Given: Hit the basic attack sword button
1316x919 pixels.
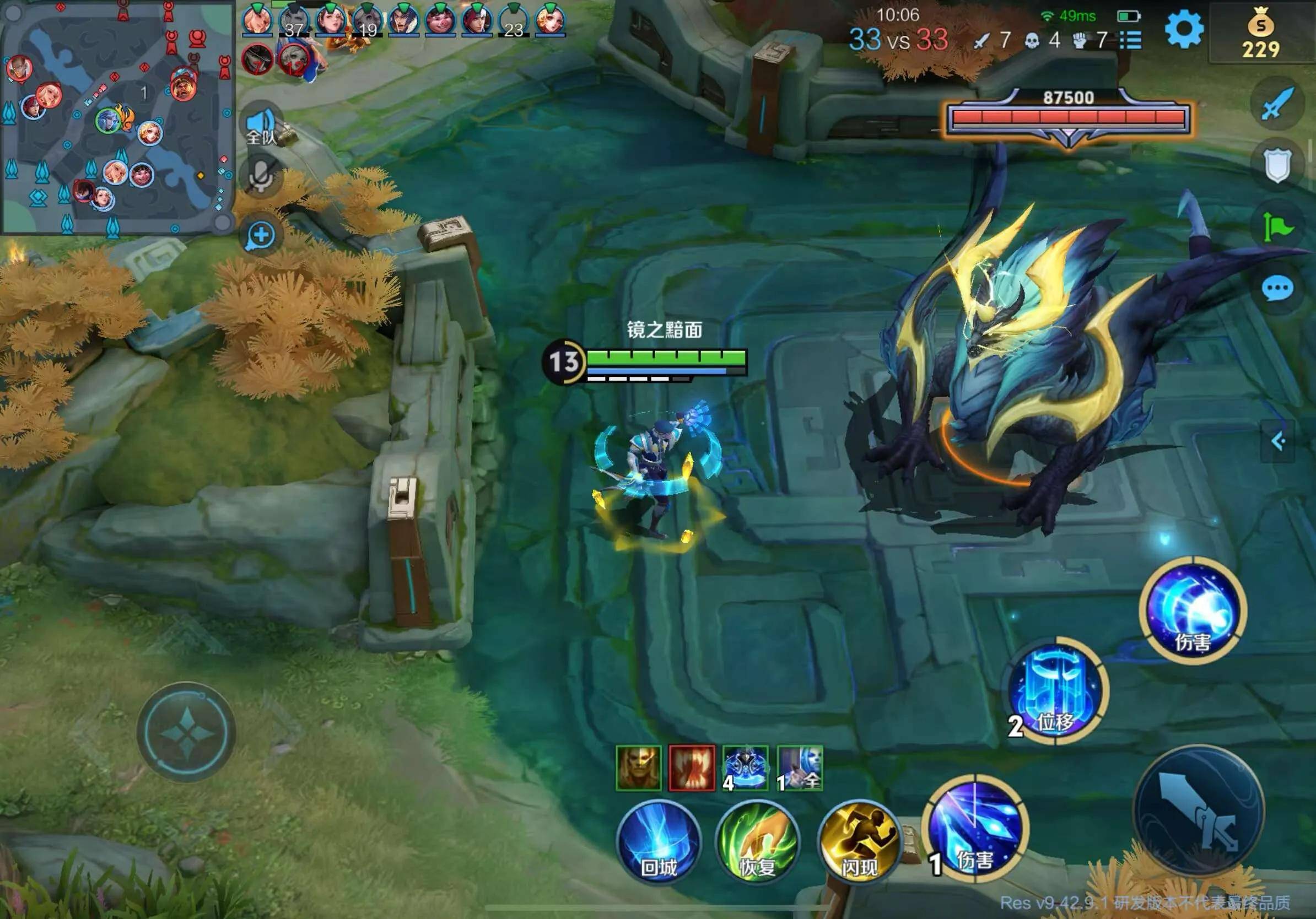Looking at the screenshot, I should [1199, 810].
